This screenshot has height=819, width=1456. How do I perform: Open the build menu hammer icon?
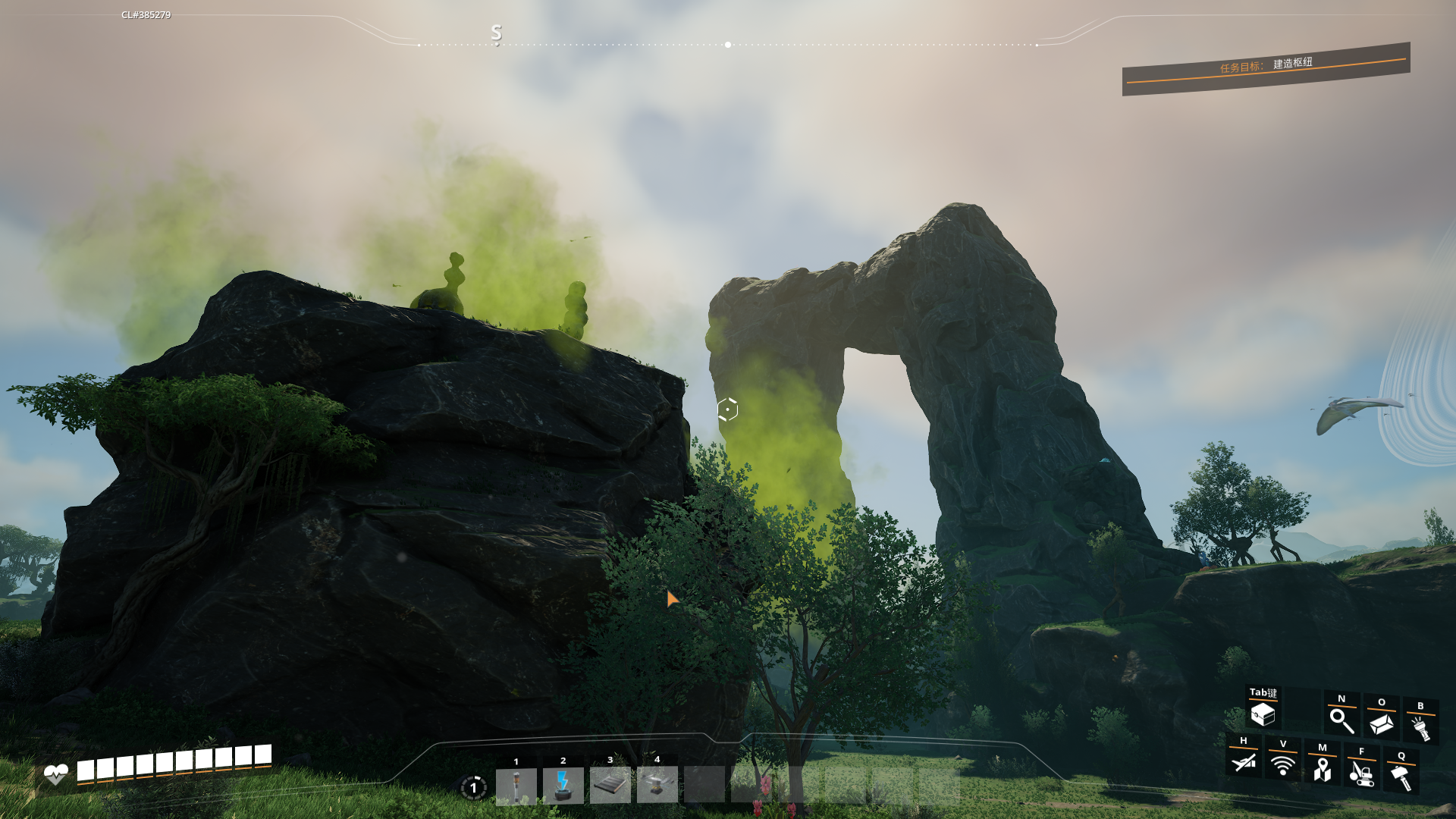tap(1401, 777)
